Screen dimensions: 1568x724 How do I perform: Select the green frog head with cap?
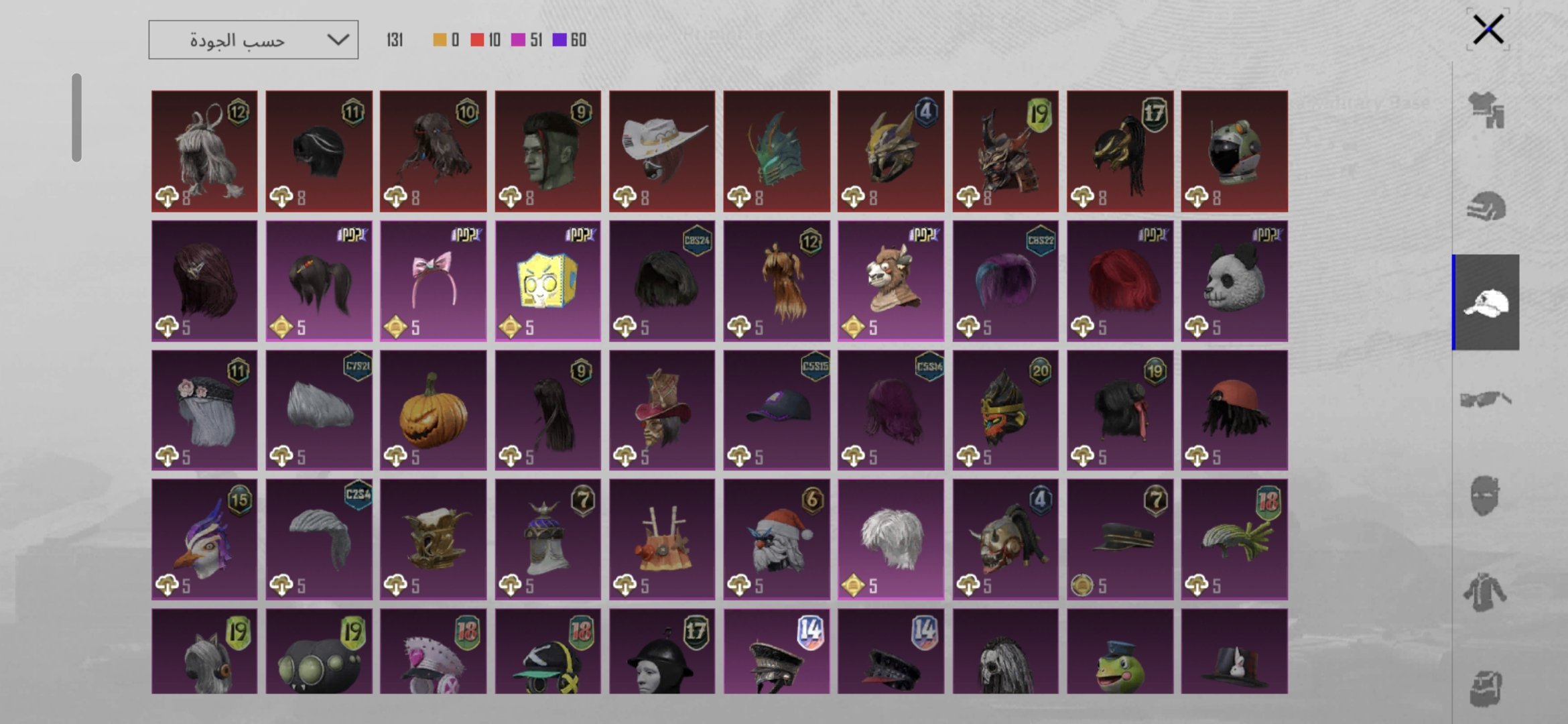coord(1120,652)
